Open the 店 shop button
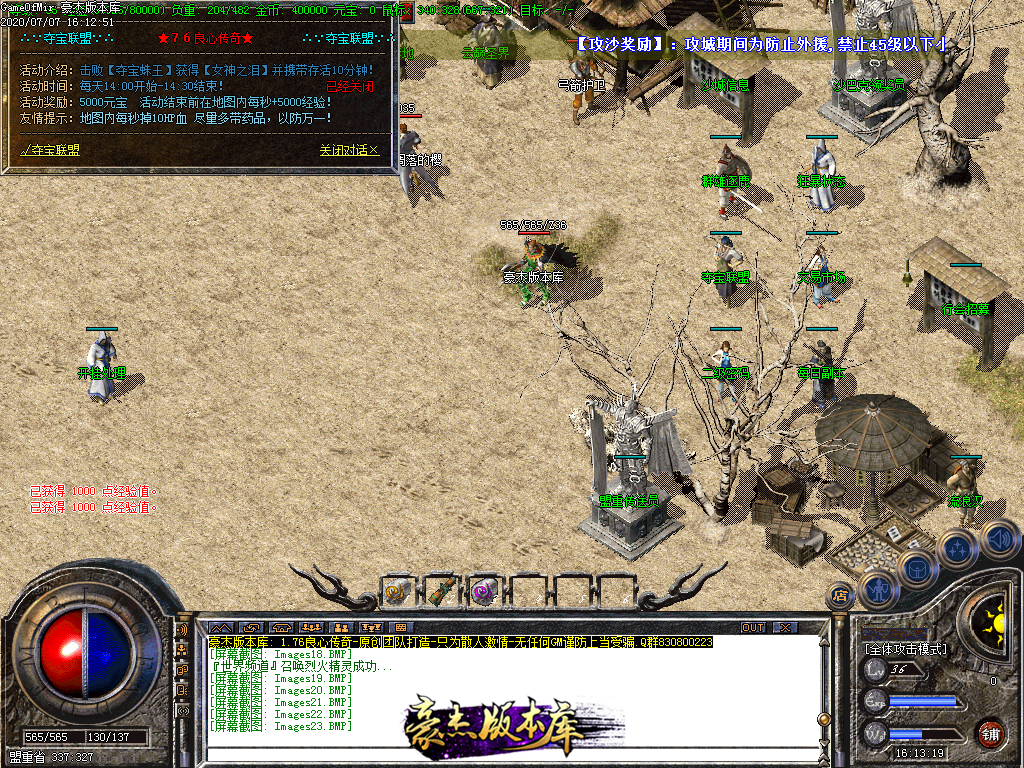1024x768 pixels. coord(839,597)
